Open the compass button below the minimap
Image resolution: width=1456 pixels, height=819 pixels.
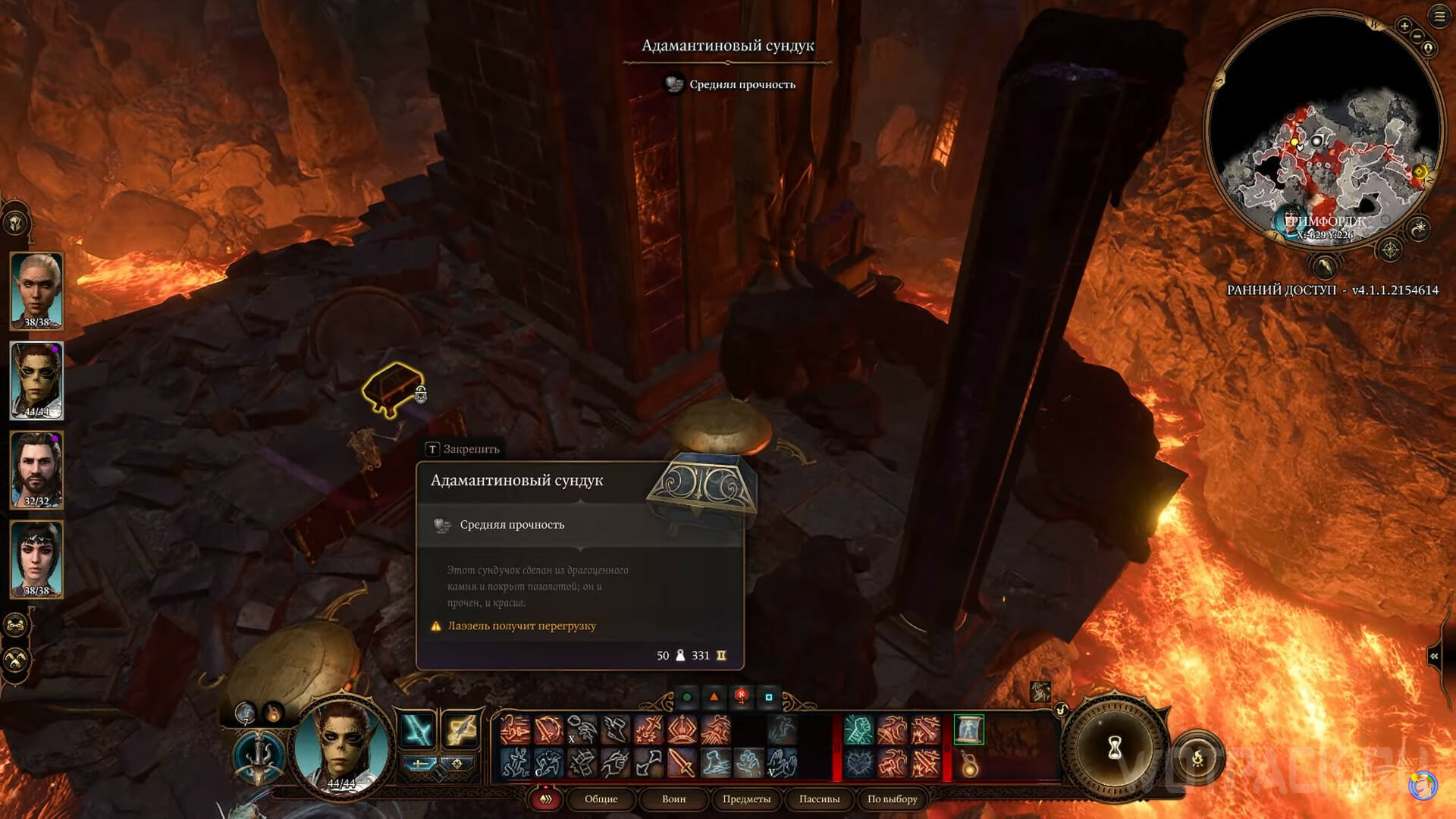1389,249
